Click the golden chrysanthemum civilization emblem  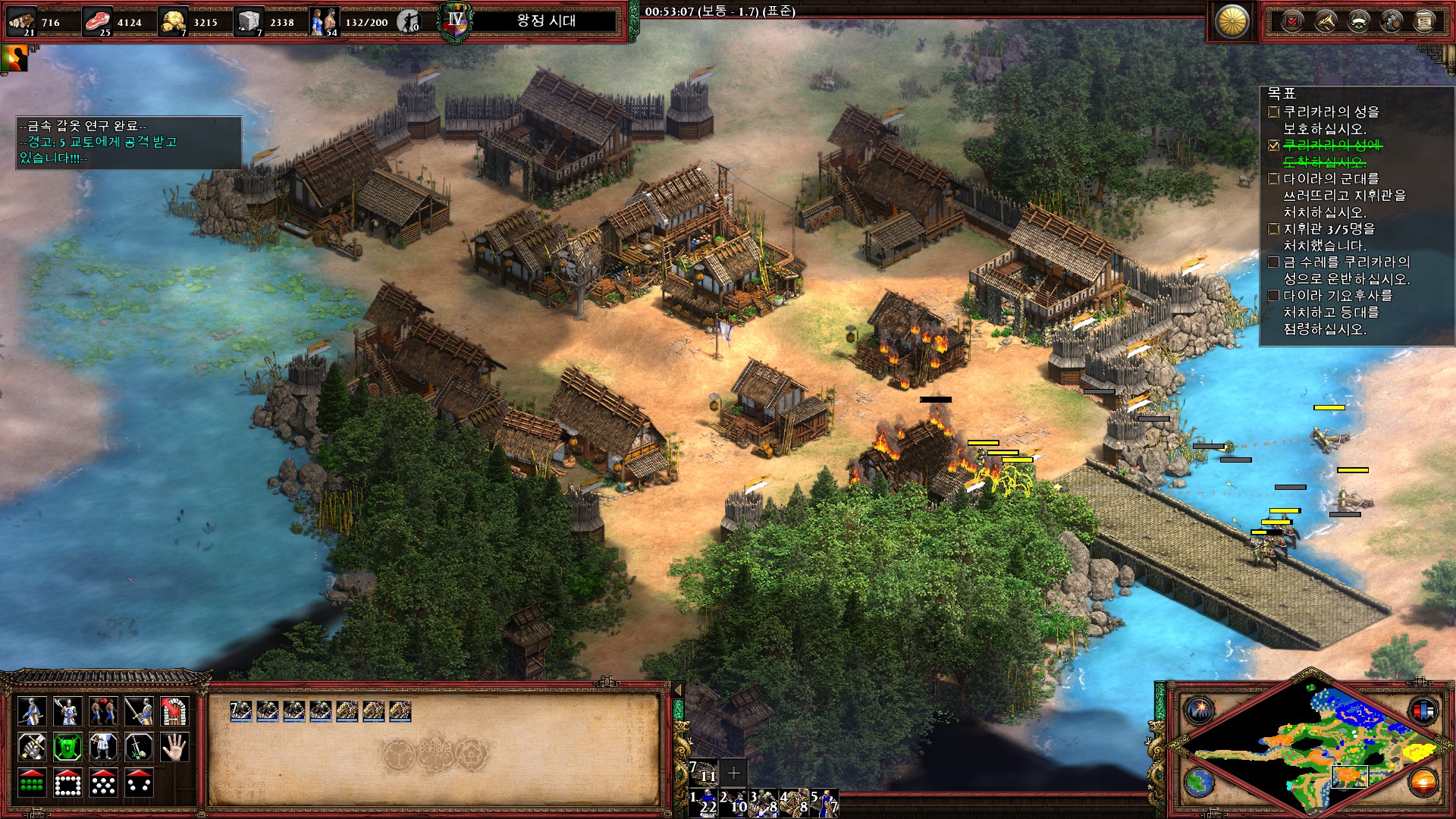pos(1232,21)
